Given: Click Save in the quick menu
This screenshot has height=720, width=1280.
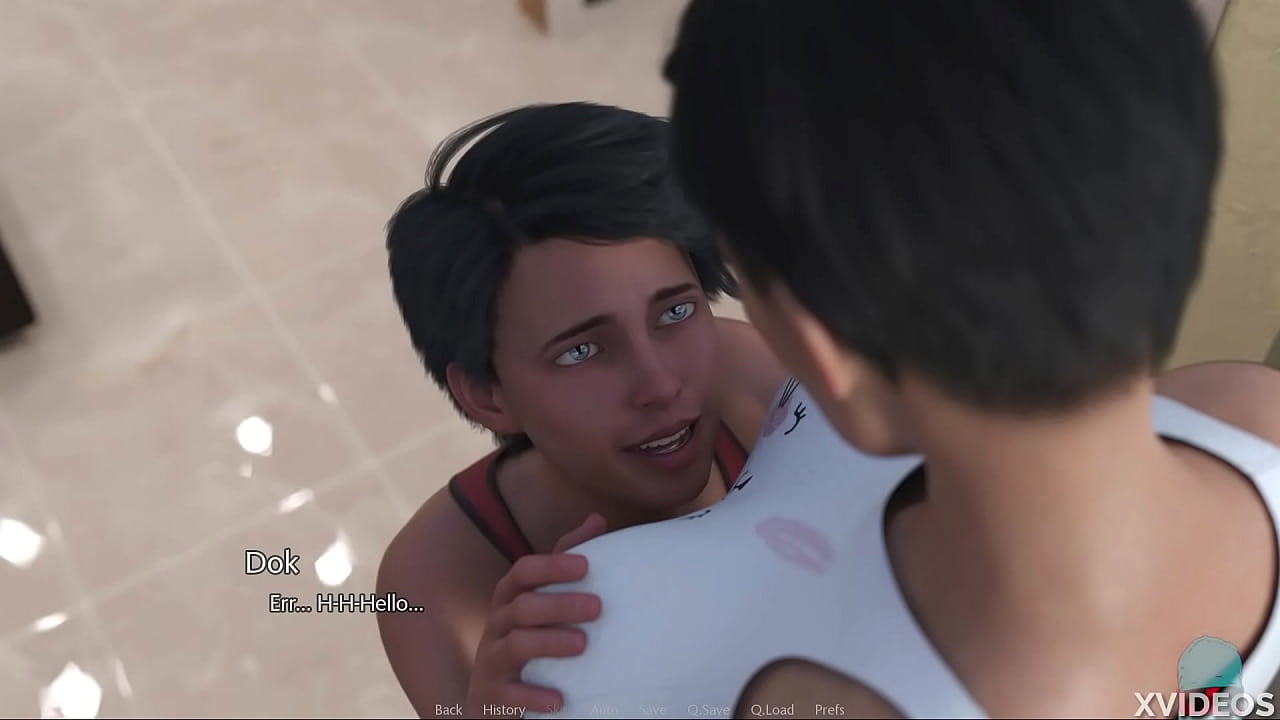Looking at the screenshot, I should point(652,709).
